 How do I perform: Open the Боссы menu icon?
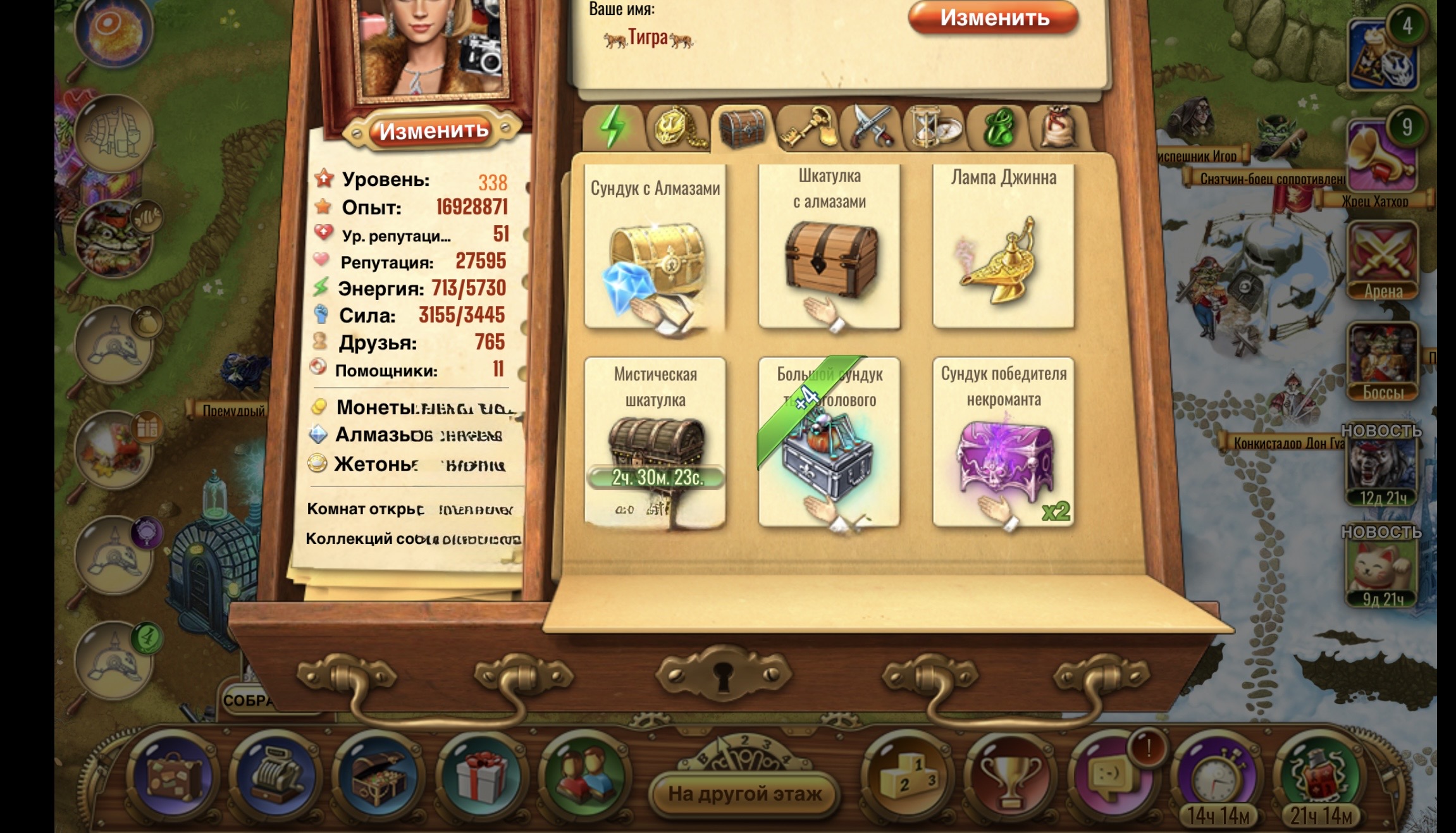pyautogui.click(x=1383, y=361)
